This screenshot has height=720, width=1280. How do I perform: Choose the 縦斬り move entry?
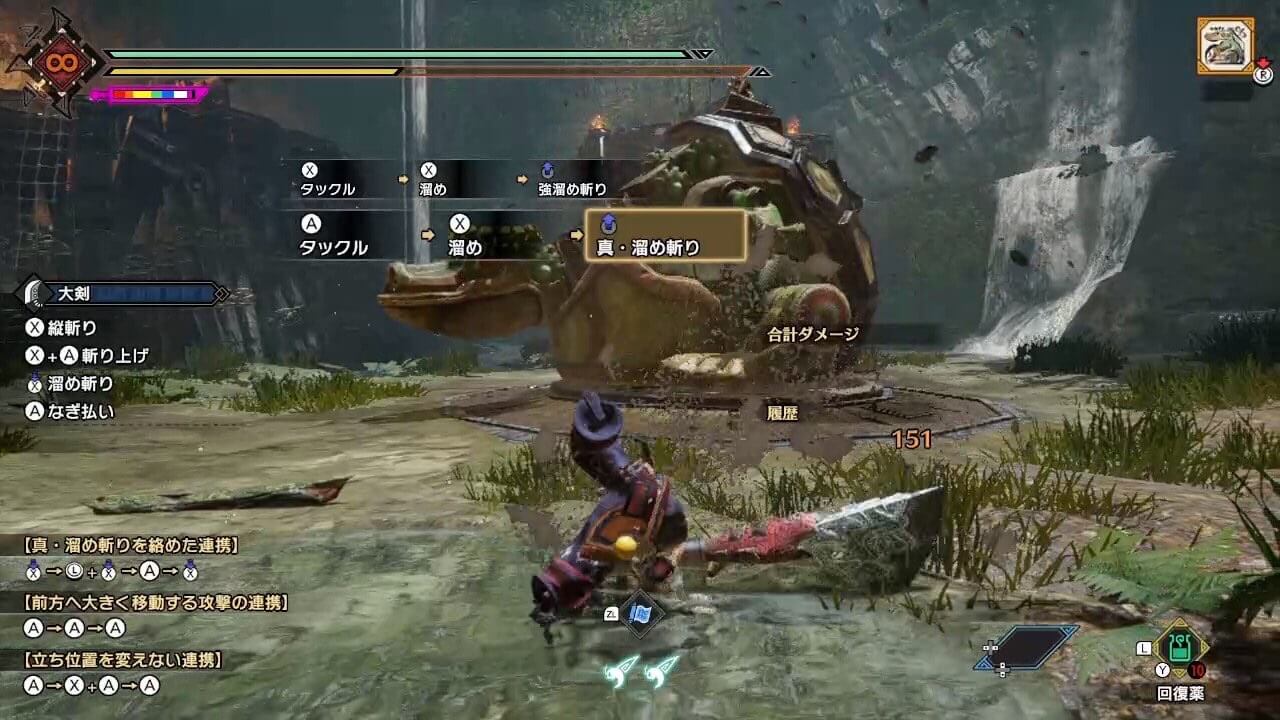point(62,327)
